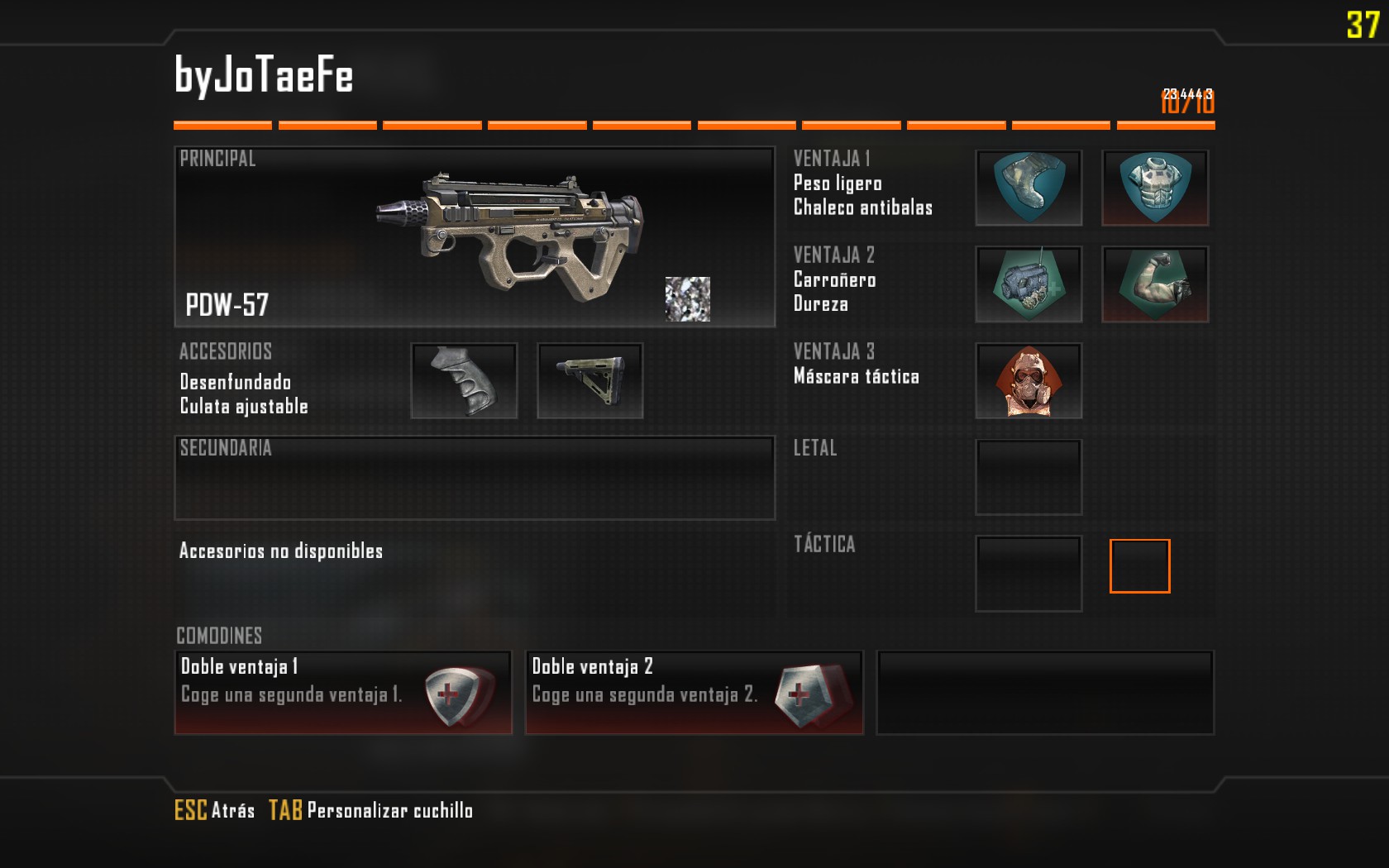
Task: Select the Máscara táctica gas mask perk
Action: click(1029, 381)
